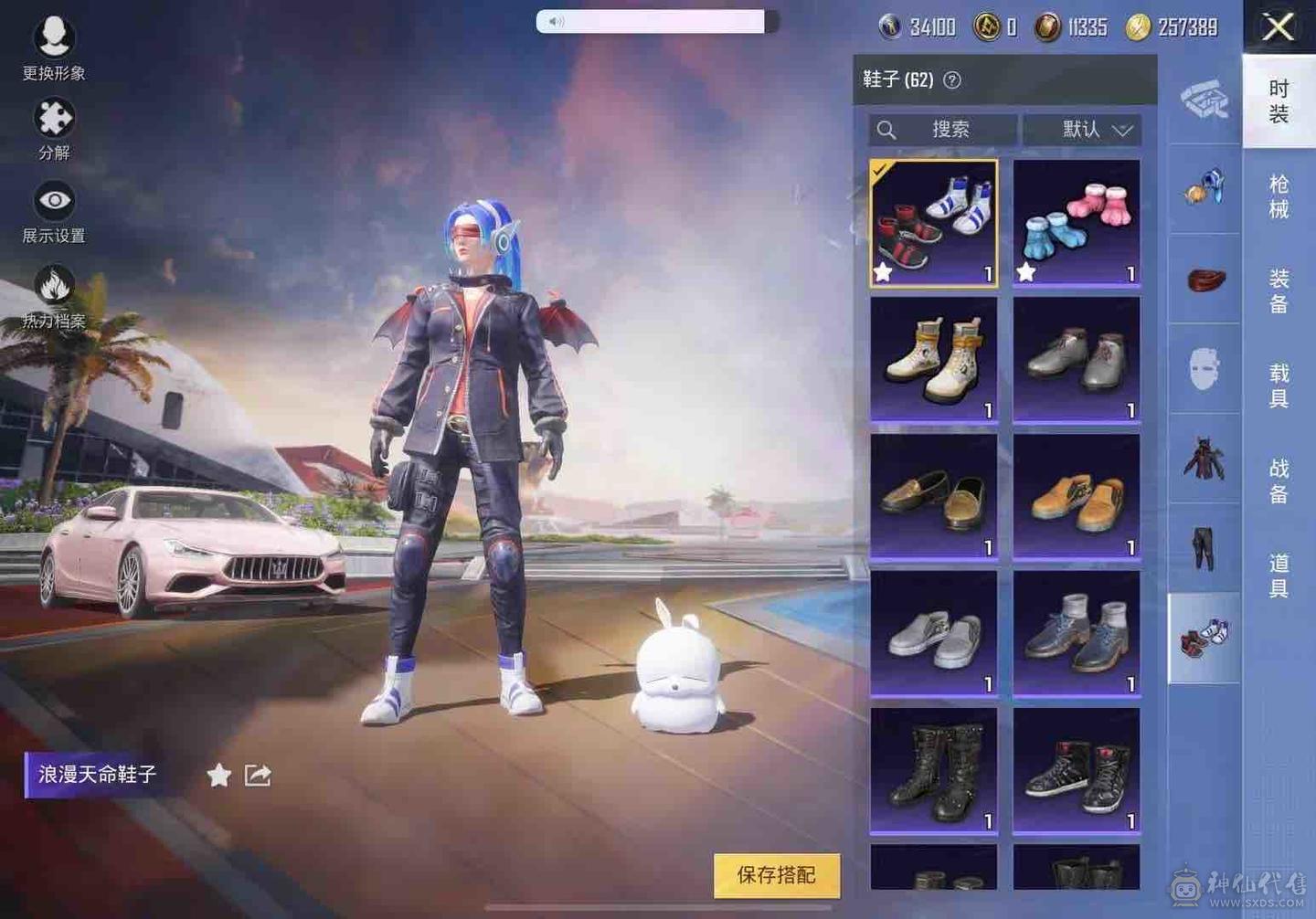This screenshot has height=919, width=1316.
Task: Open the help tip beside 鞋子 (62)
Action: [953, 80]
